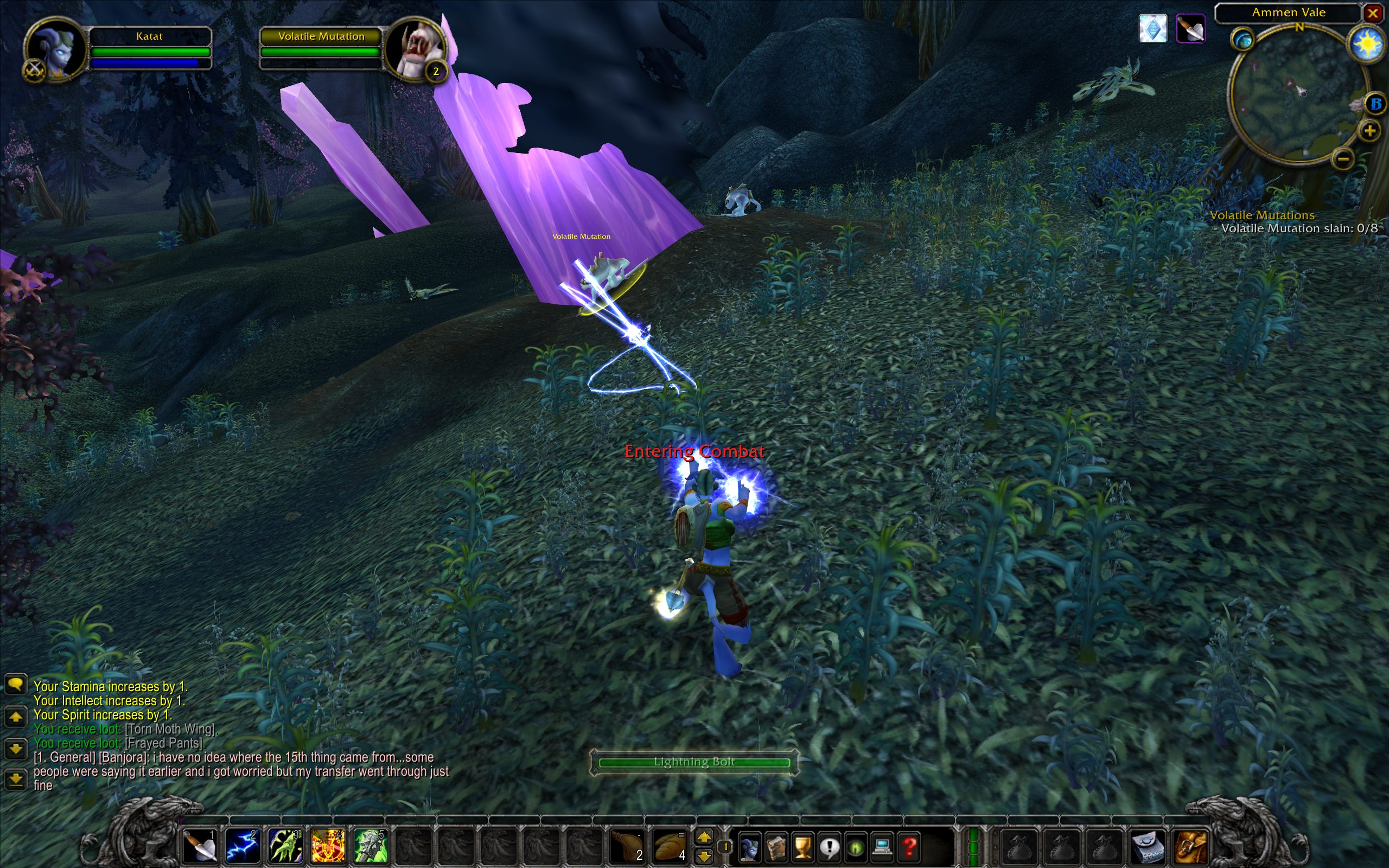Image resolution: width=1389 pixels, height=868 pixels.
Task: Use the green hand ability in slot 3
Action: pos(285,846)
